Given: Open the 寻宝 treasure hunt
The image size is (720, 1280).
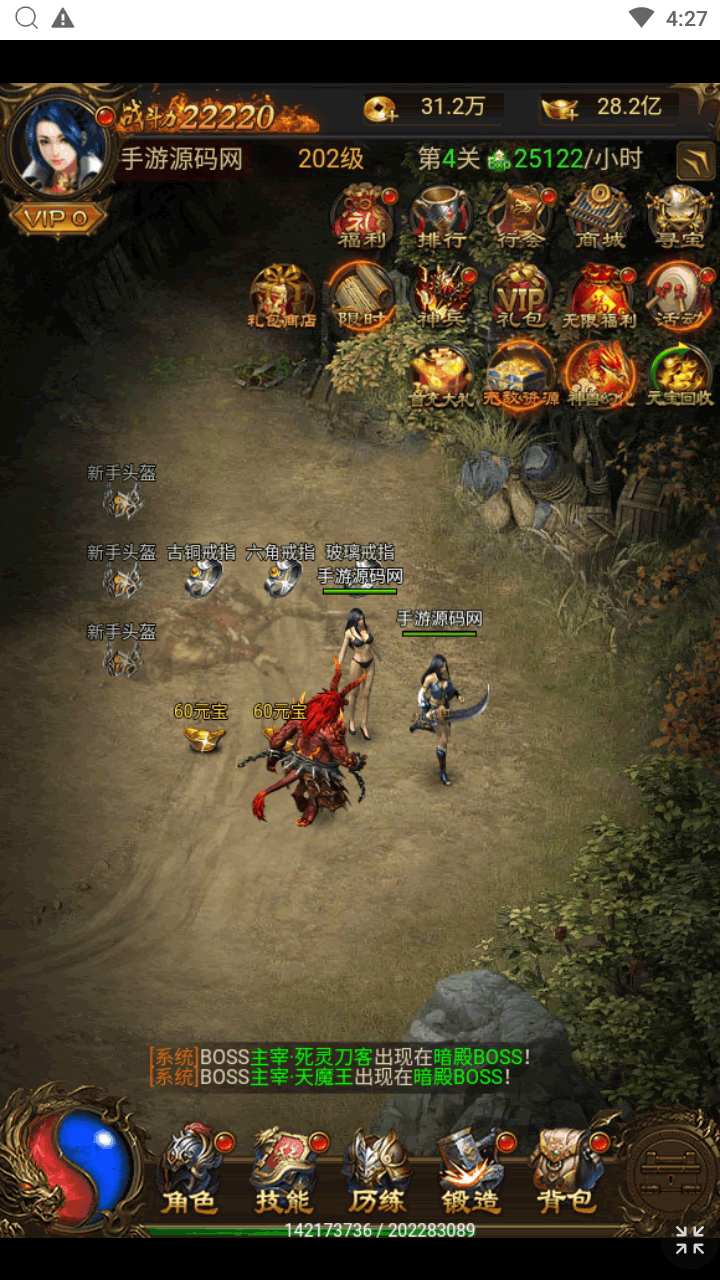Looking at the screenshot, I should [x=678, y=216].
